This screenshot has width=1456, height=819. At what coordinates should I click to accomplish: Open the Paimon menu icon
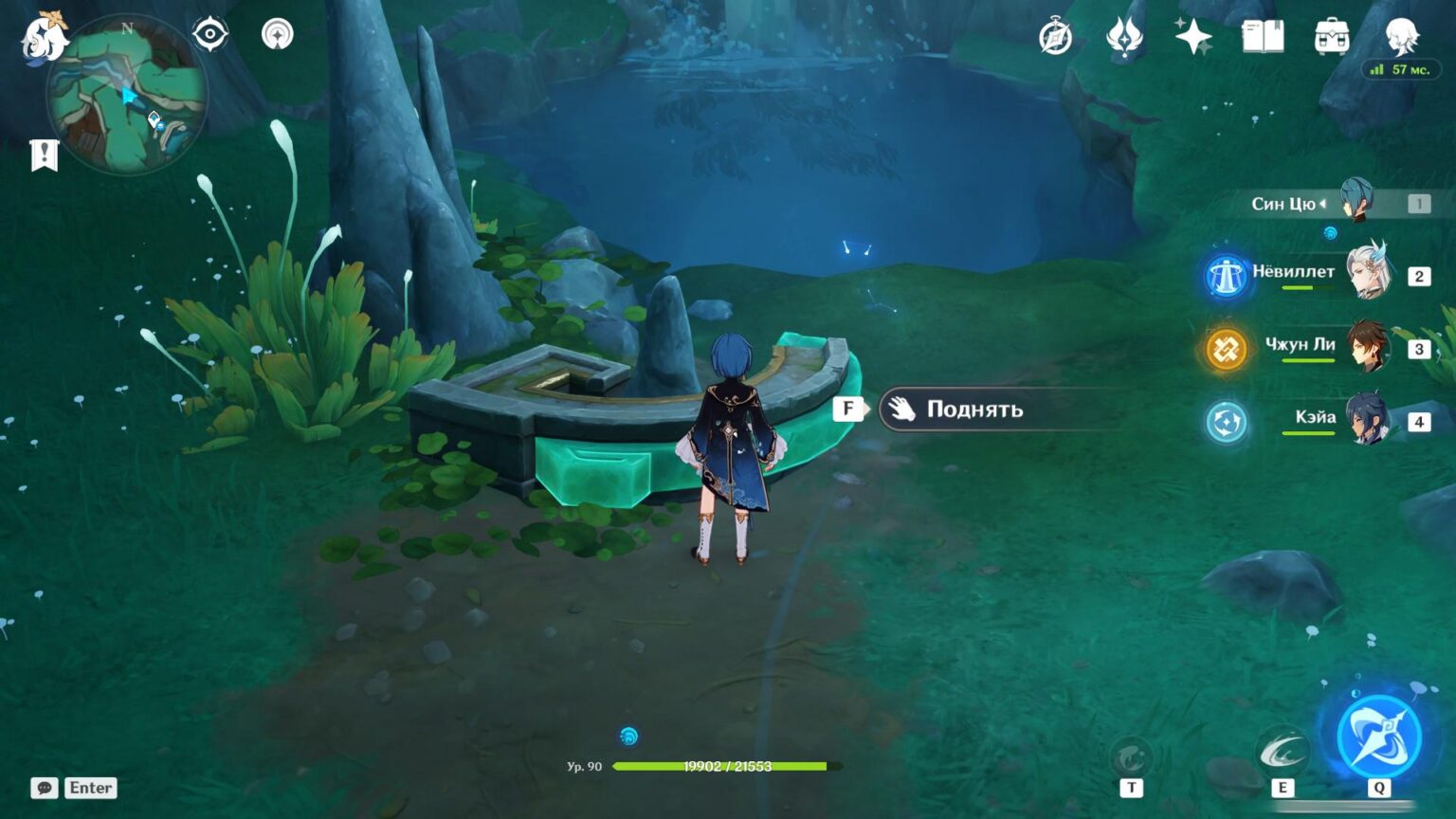point(45,38)
